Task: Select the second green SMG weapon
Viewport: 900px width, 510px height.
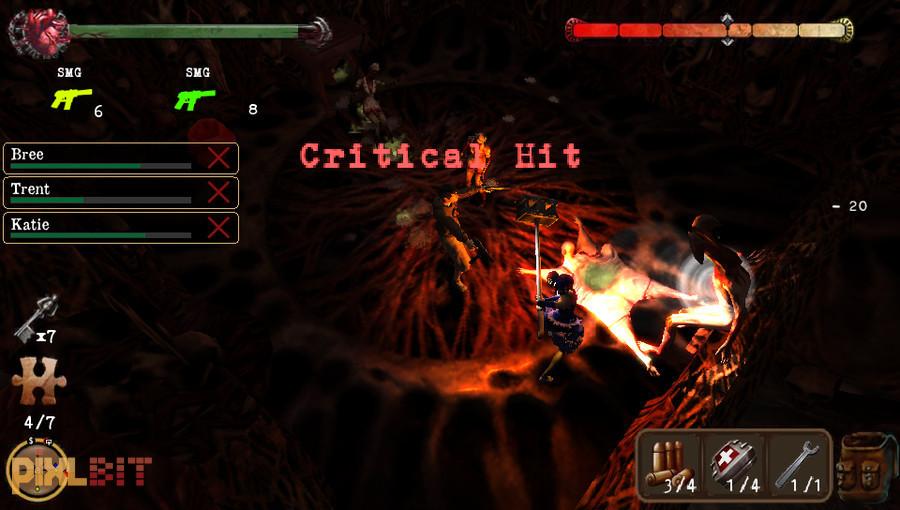Action: coord(196,98)
